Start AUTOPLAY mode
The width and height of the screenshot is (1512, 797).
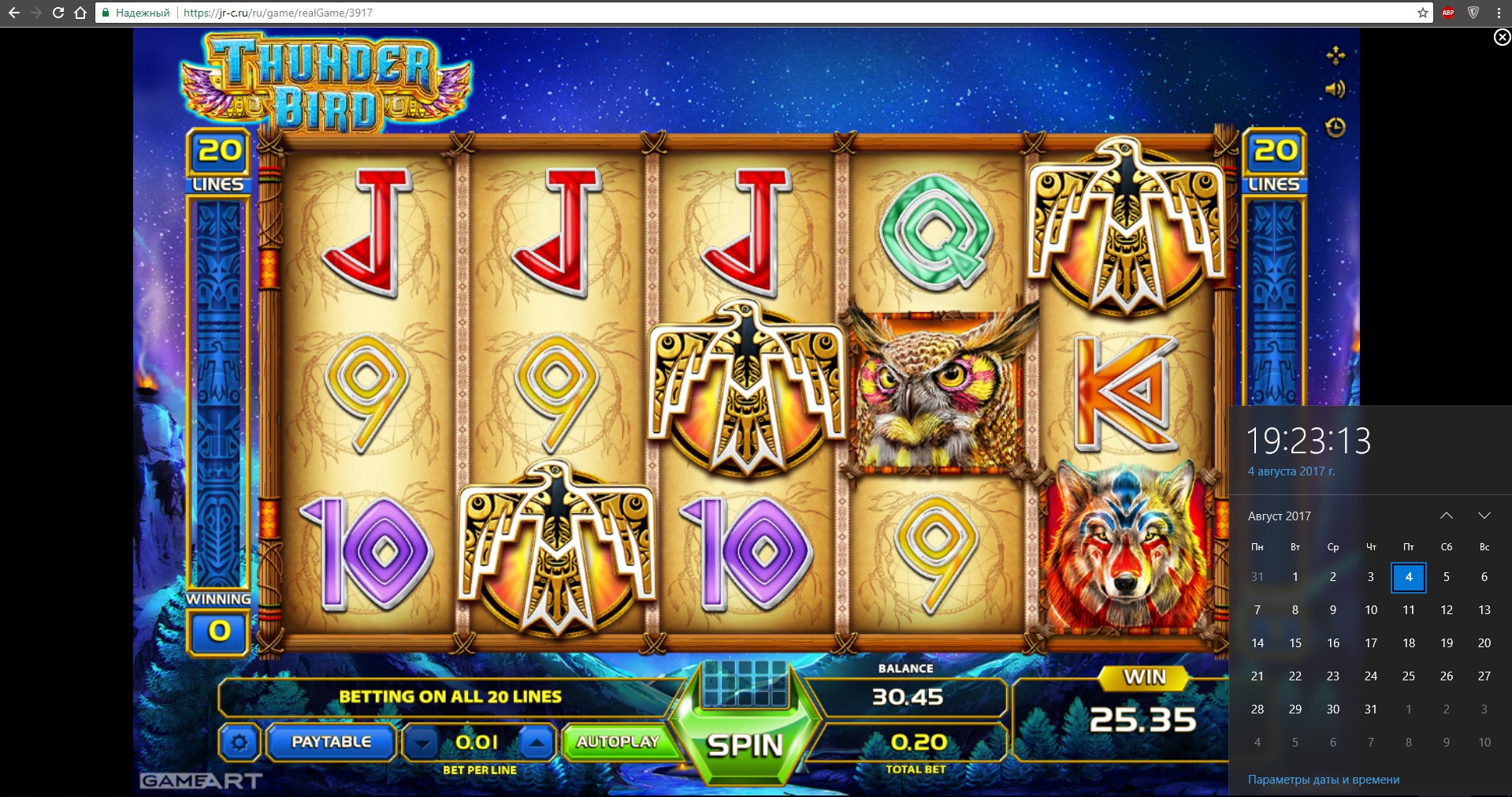click(x=617, y=742)
